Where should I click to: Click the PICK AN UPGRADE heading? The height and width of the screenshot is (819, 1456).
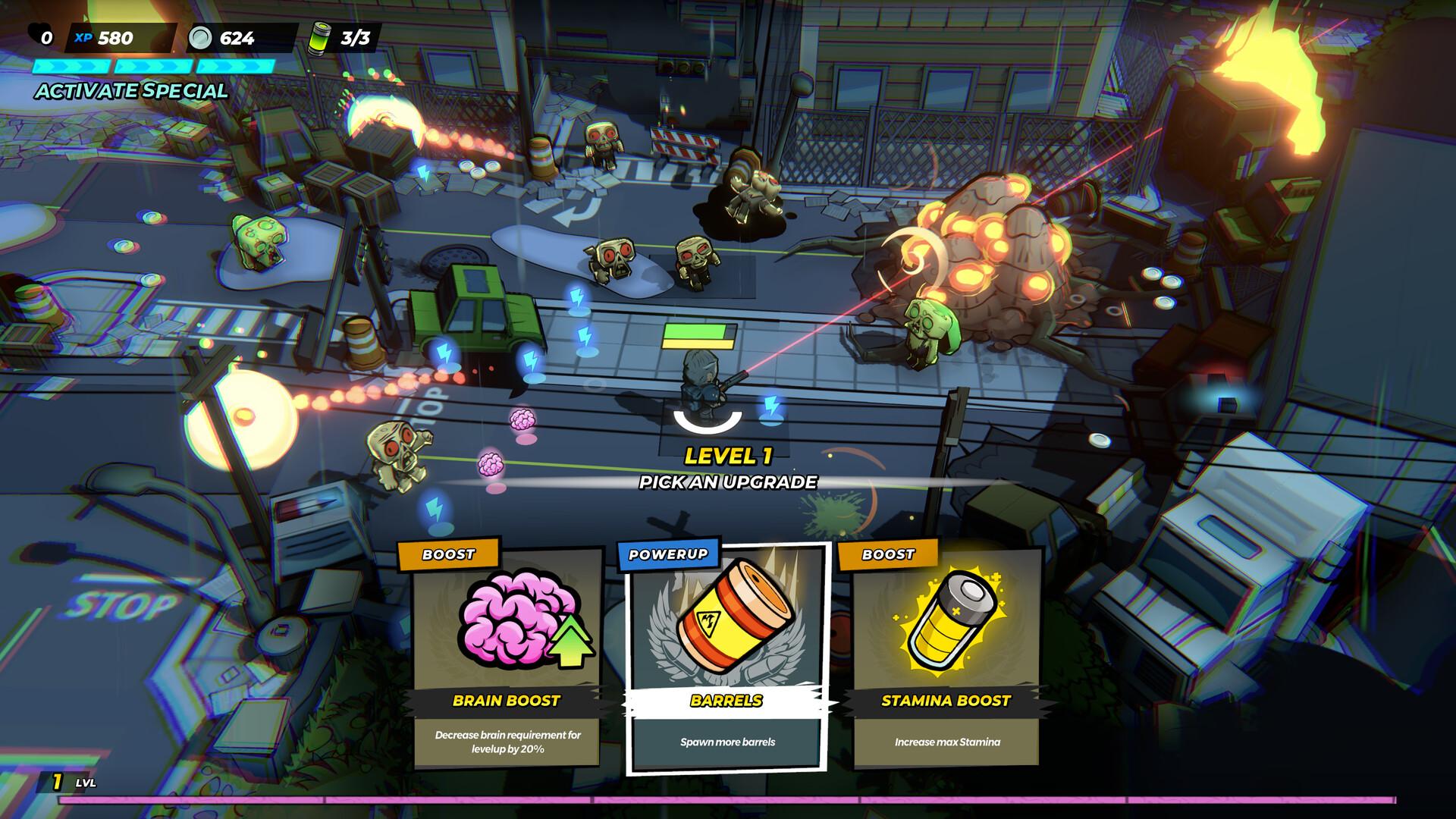pyautogui.click(x=728, y=480)
